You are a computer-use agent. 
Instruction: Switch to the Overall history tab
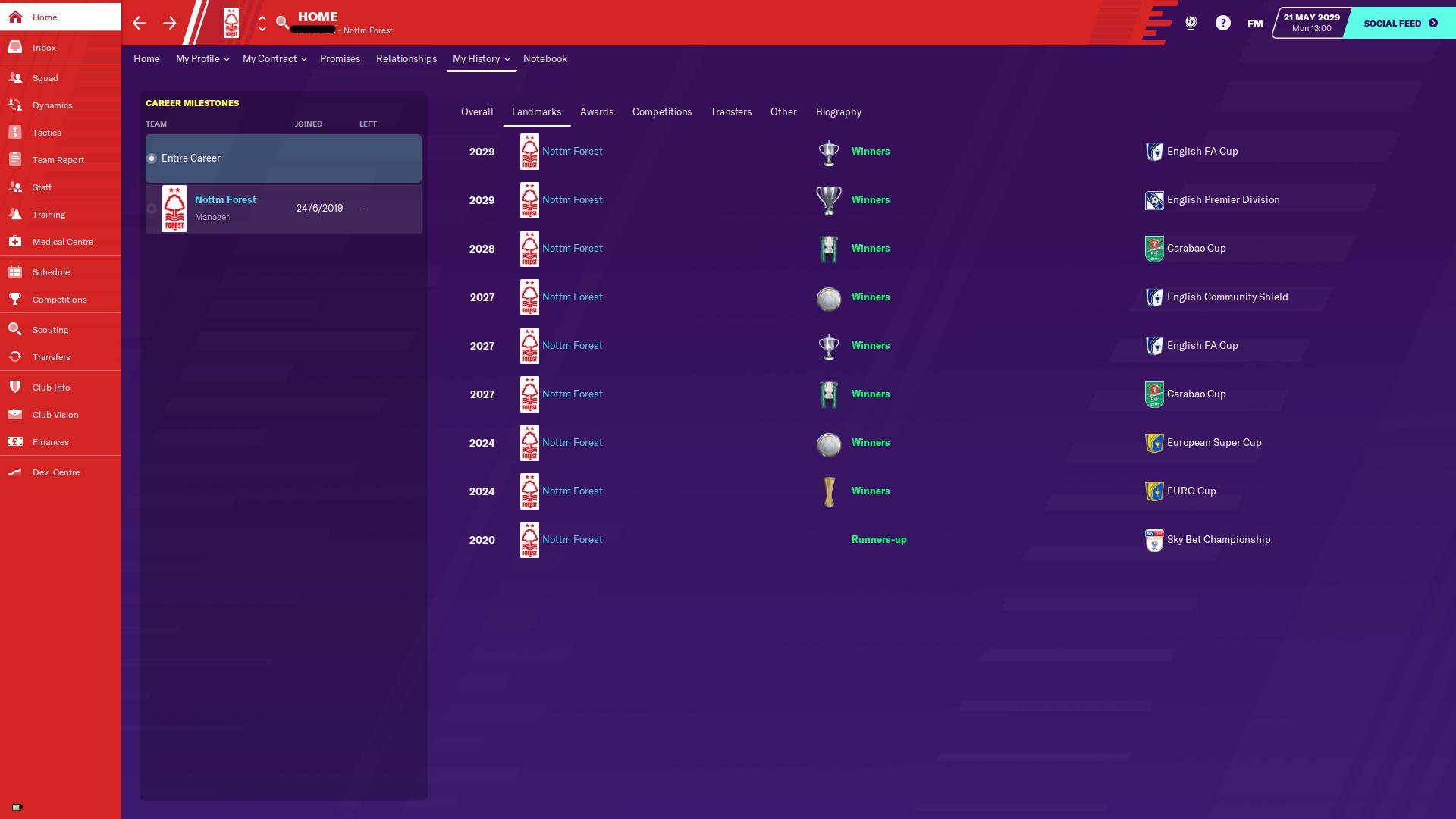pos(477,112)
